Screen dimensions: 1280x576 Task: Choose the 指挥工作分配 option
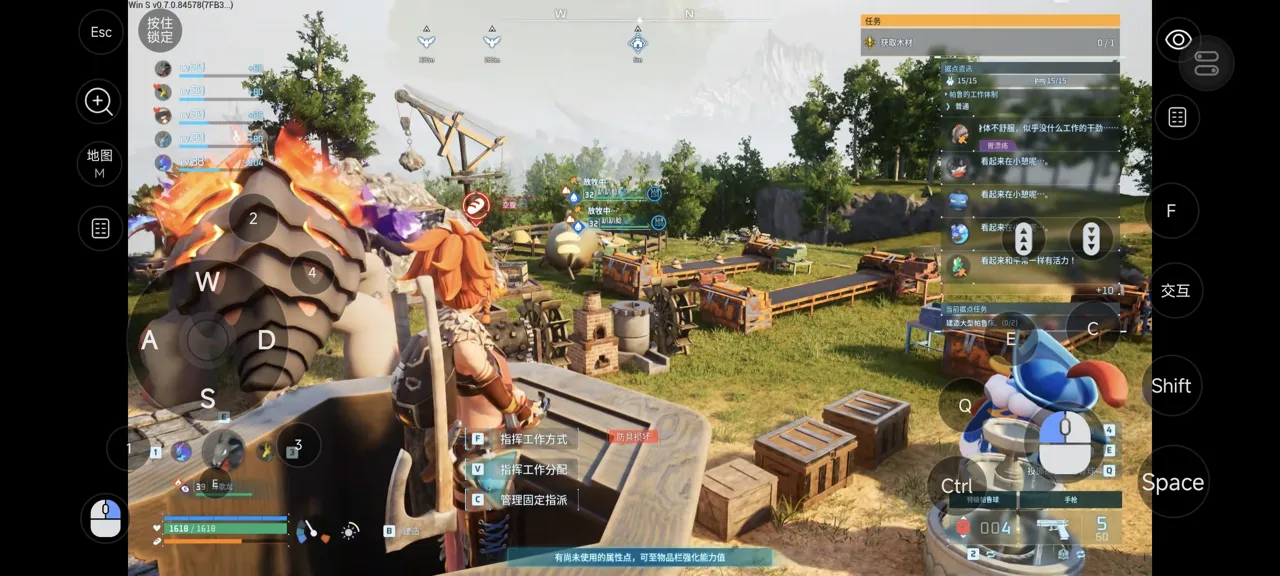coord(533,469)
